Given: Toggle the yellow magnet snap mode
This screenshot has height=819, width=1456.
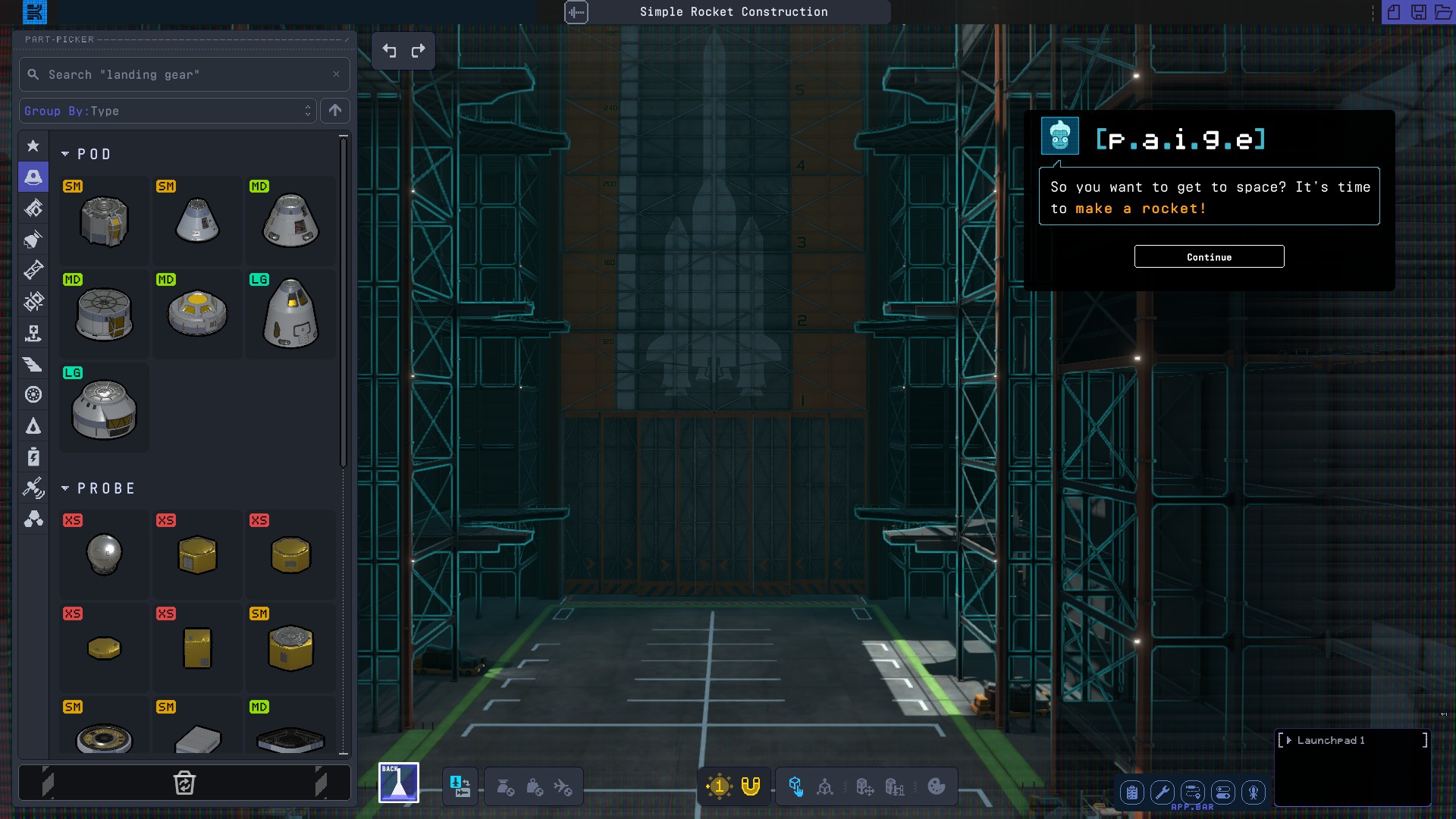Looking at the screenshot, I should 750,786.
